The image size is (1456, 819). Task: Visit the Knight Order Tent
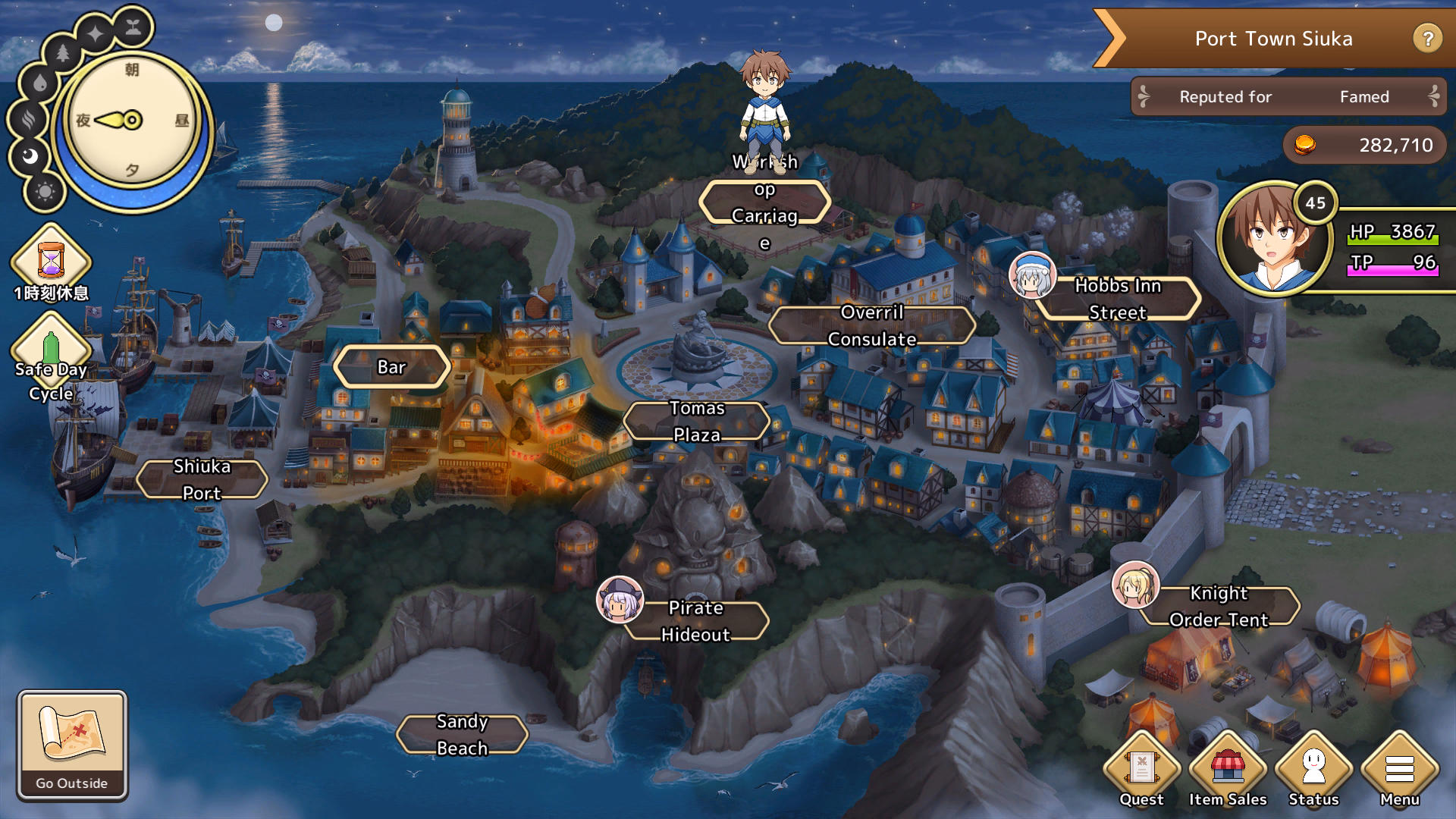click(x=1219, y=606)
